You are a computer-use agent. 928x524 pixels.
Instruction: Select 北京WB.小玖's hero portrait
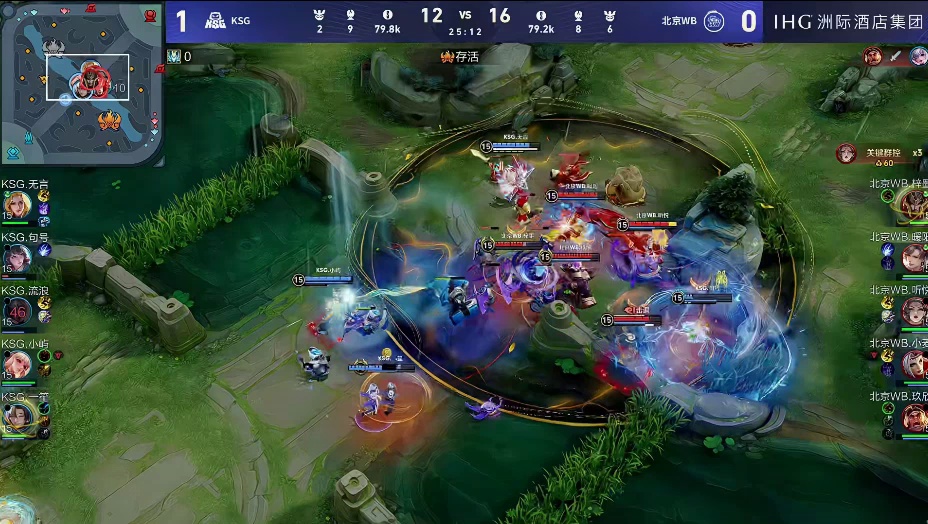(913, 364)
